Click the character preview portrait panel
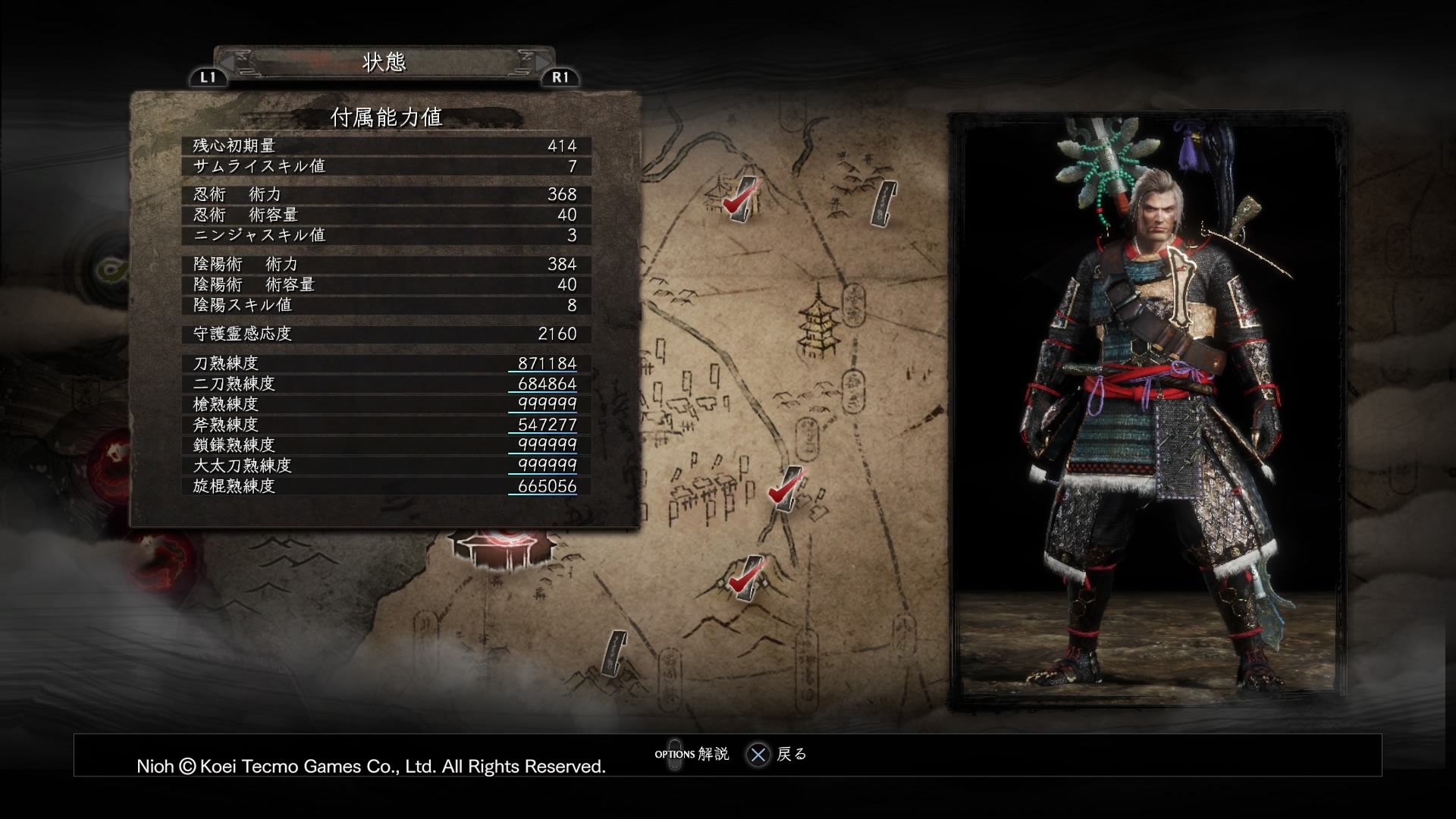This screenshot has height=819, width=1456. click(1146, 411)
